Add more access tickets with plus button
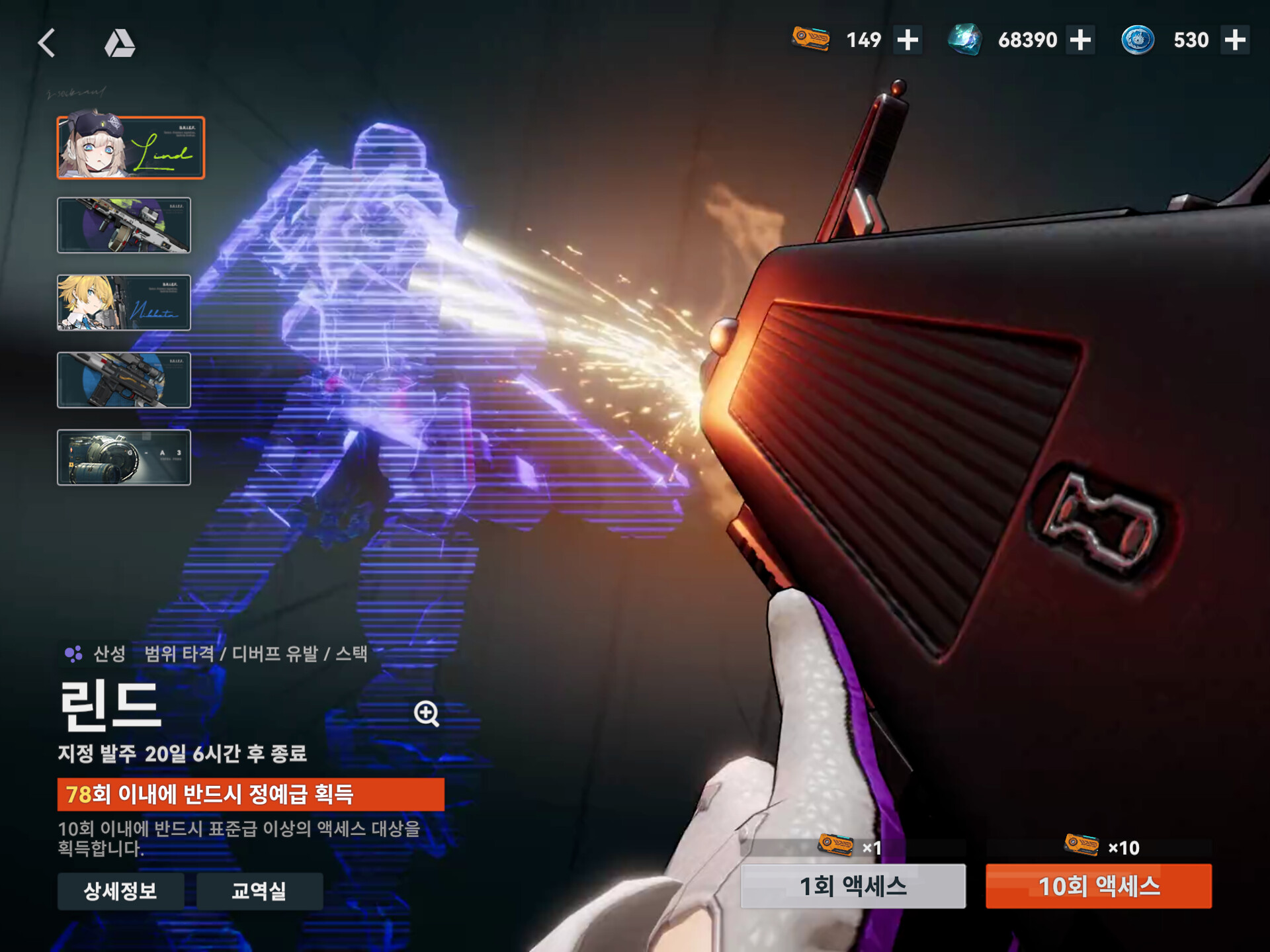Screen dimensions: 1270x952 tap(908, 40)
